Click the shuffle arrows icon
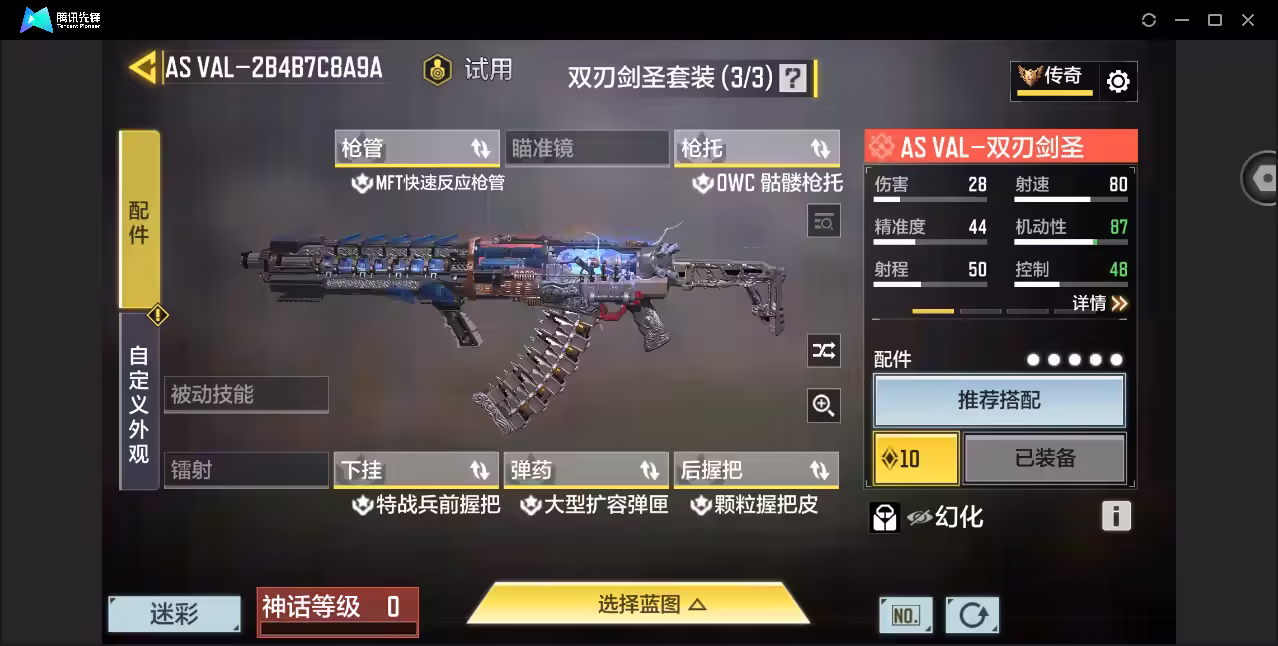1278x646 pixels. pyautogui.click(x=824, y=350)
